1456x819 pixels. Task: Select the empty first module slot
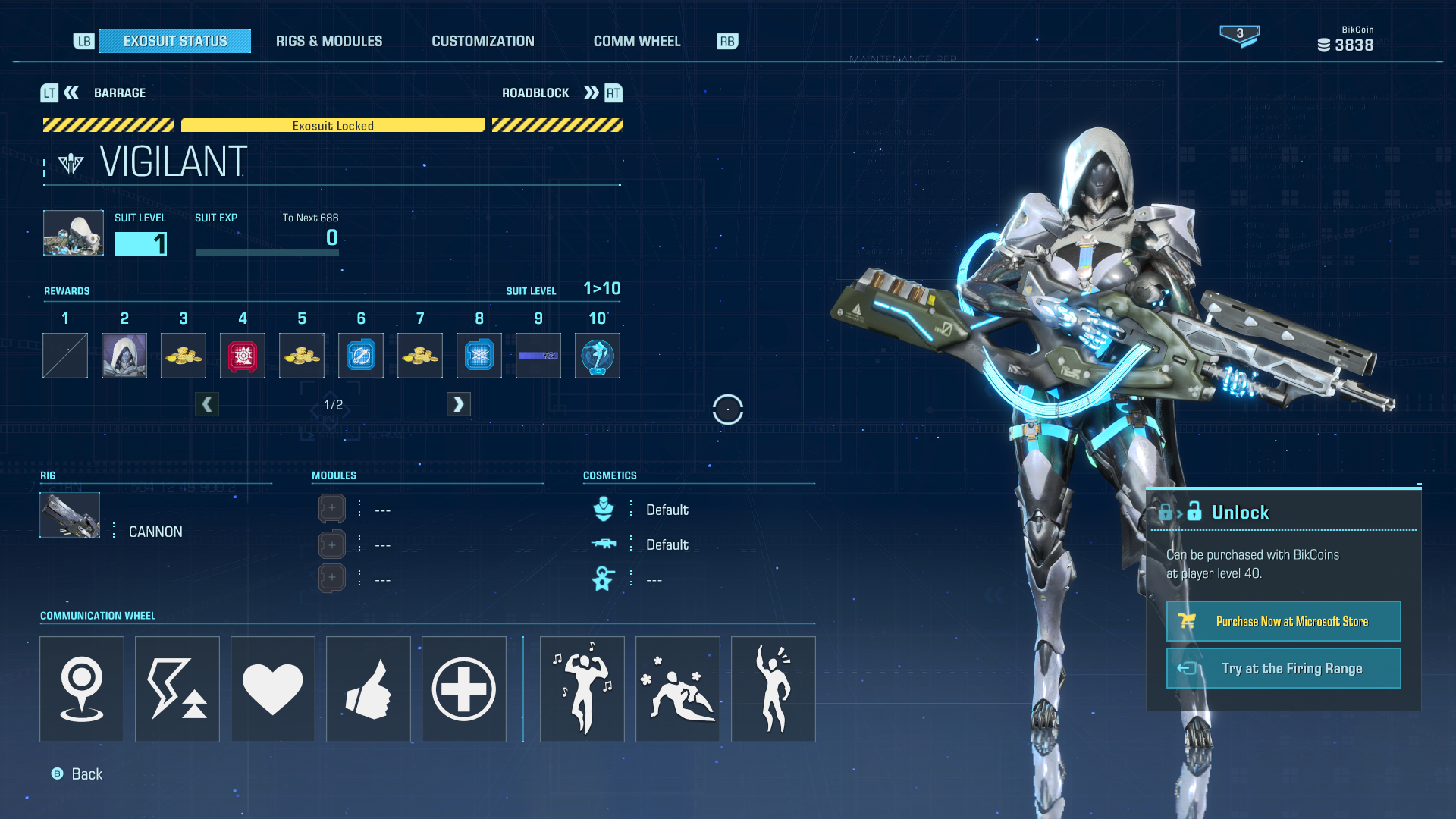click(x=331, y=508)
